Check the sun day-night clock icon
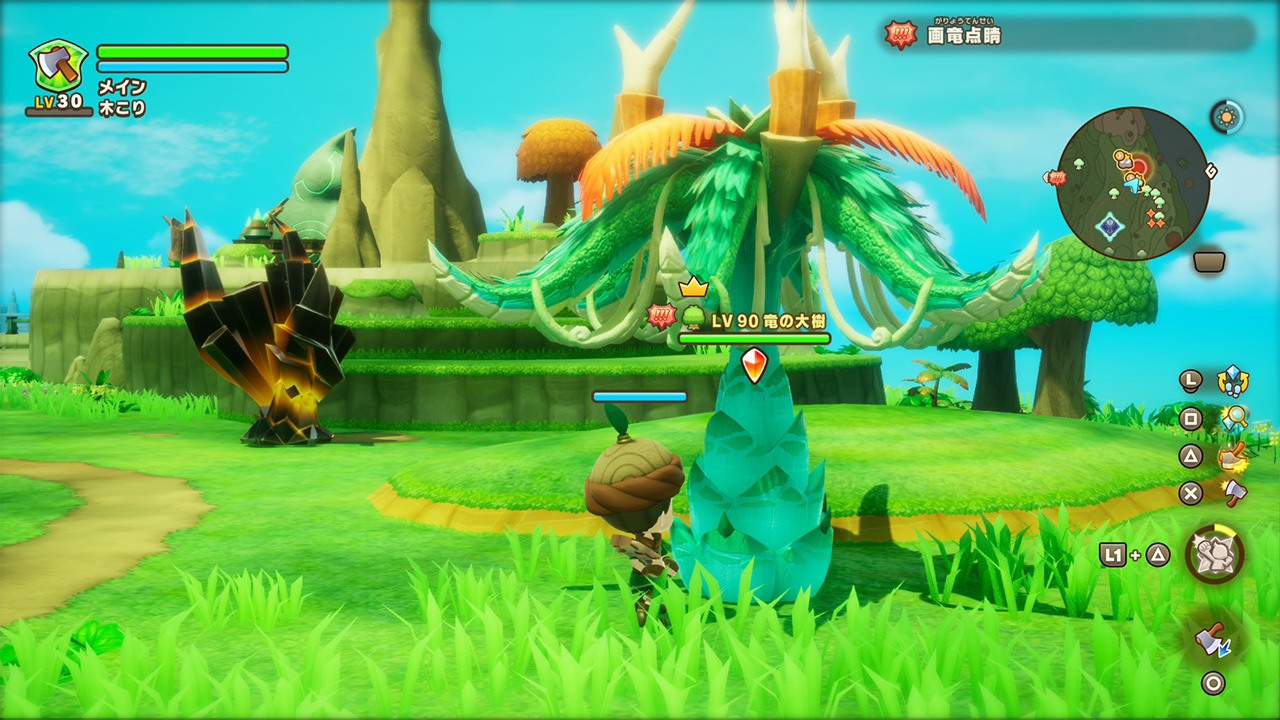The height and width of the screenshot is (720, 1280). pyautogui.click(x=1227, y=117)
